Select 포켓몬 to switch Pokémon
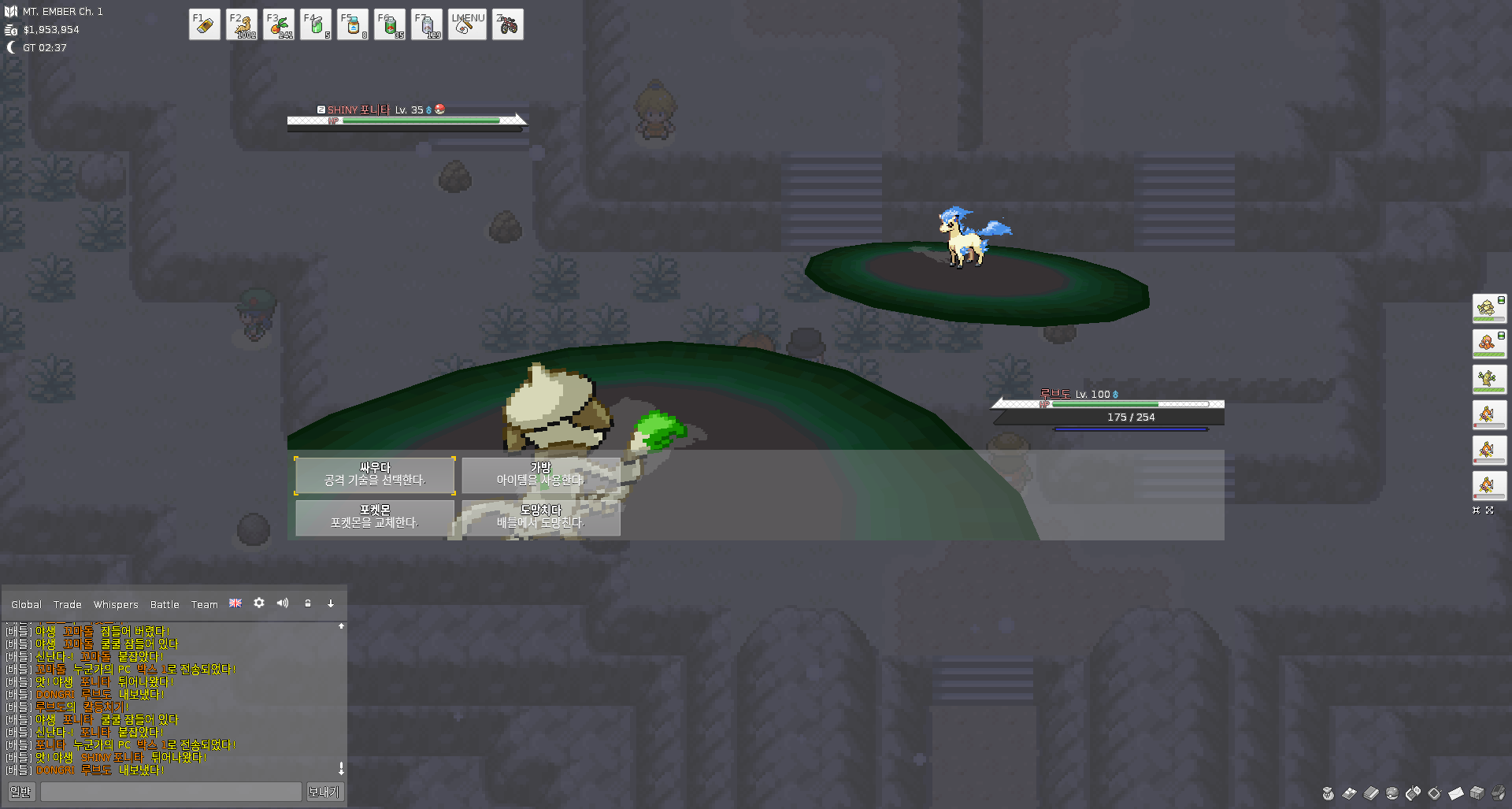1512x809 pixels. (x=375, y=518)
